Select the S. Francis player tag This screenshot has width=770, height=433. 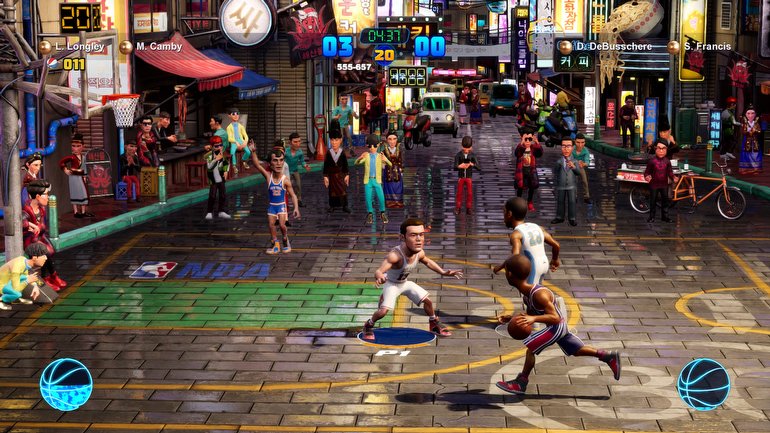(x=706, y=47)
